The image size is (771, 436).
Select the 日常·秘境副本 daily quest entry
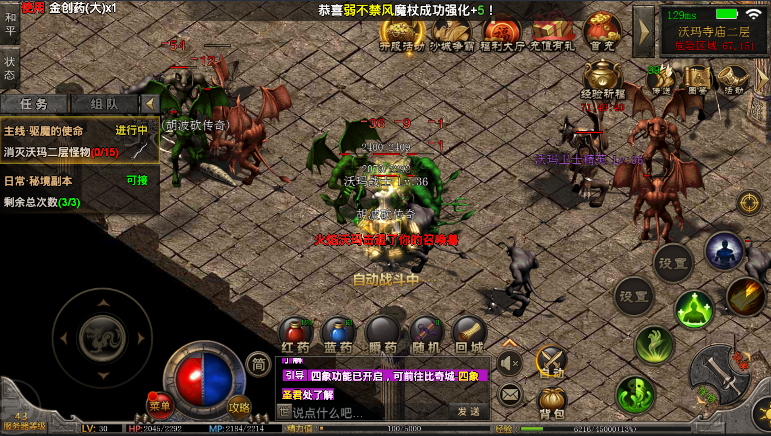pos(78,191)
